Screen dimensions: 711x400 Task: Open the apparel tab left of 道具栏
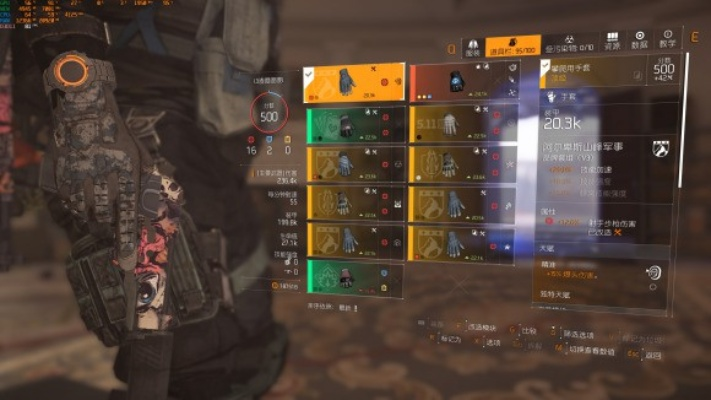(x=473, y=44)
